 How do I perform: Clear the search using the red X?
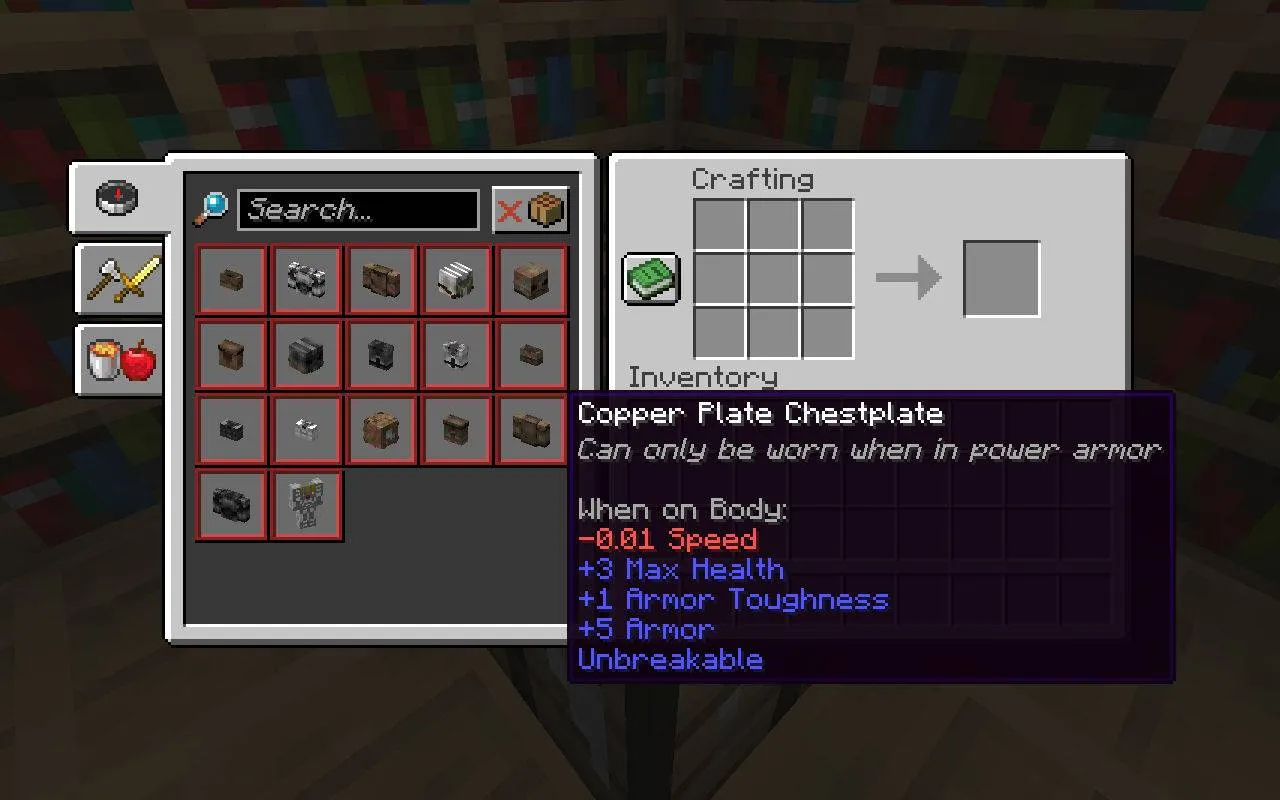508,209
